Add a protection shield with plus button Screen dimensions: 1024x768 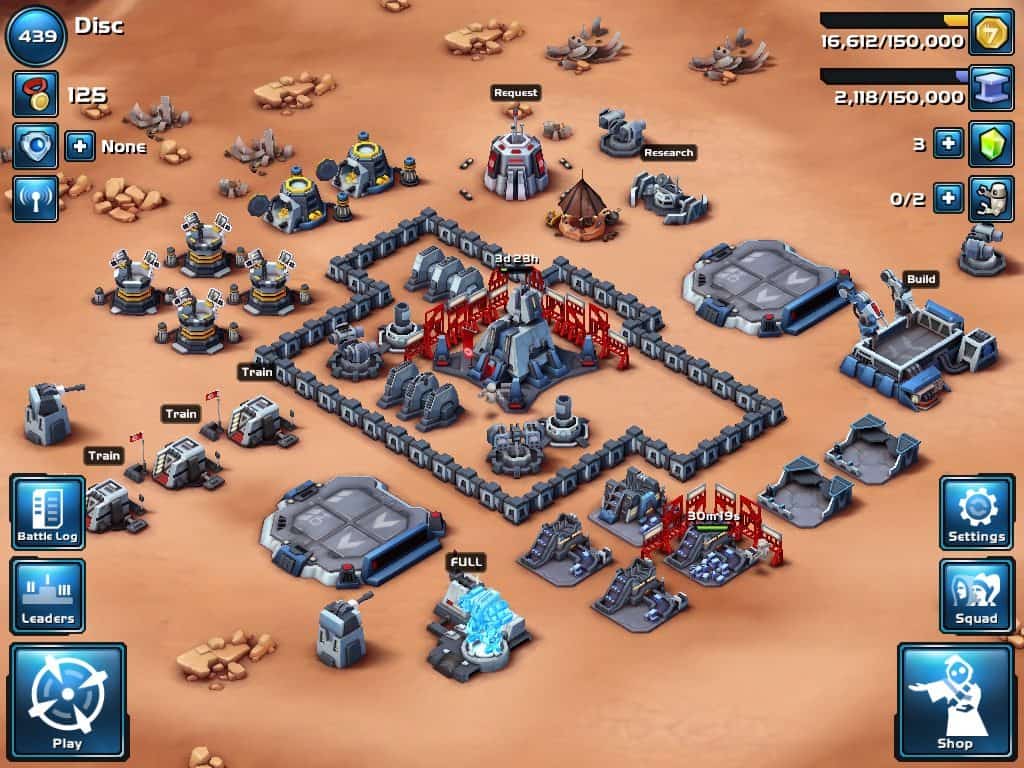coord(80,147)
